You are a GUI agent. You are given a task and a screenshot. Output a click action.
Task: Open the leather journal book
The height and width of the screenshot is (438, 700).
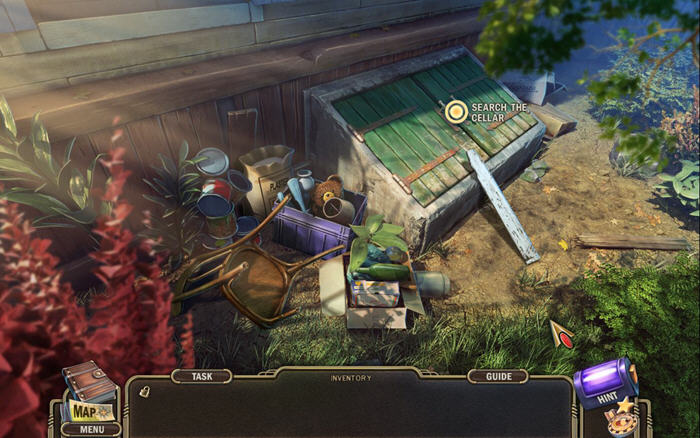point(88,381)
